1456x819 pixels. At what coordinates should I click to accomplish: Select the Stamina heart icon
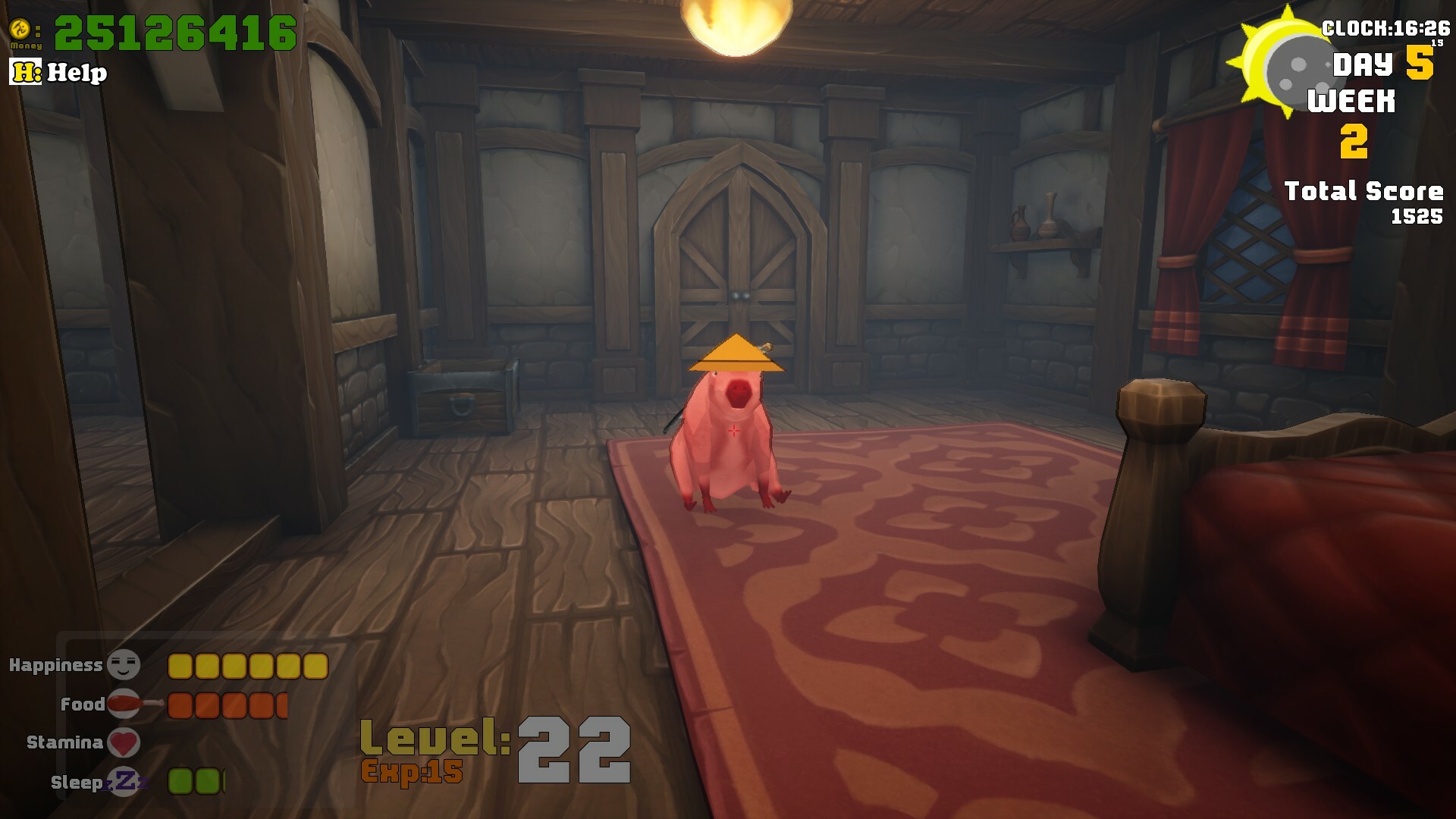coord(124,742)
